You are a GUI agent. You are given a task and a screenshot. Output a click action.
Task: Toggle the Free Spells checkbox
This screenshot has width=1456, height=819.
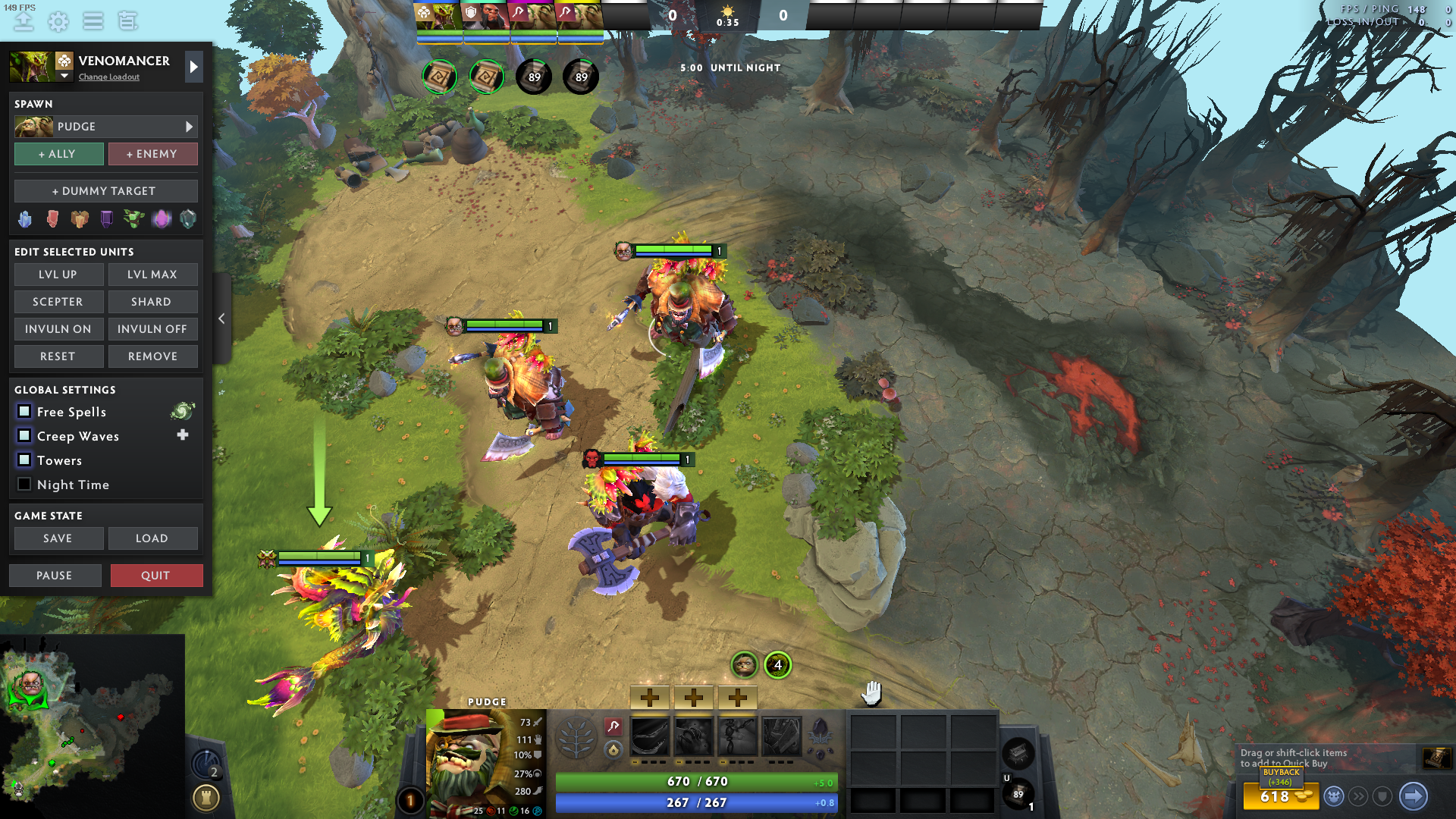point(24,412)
